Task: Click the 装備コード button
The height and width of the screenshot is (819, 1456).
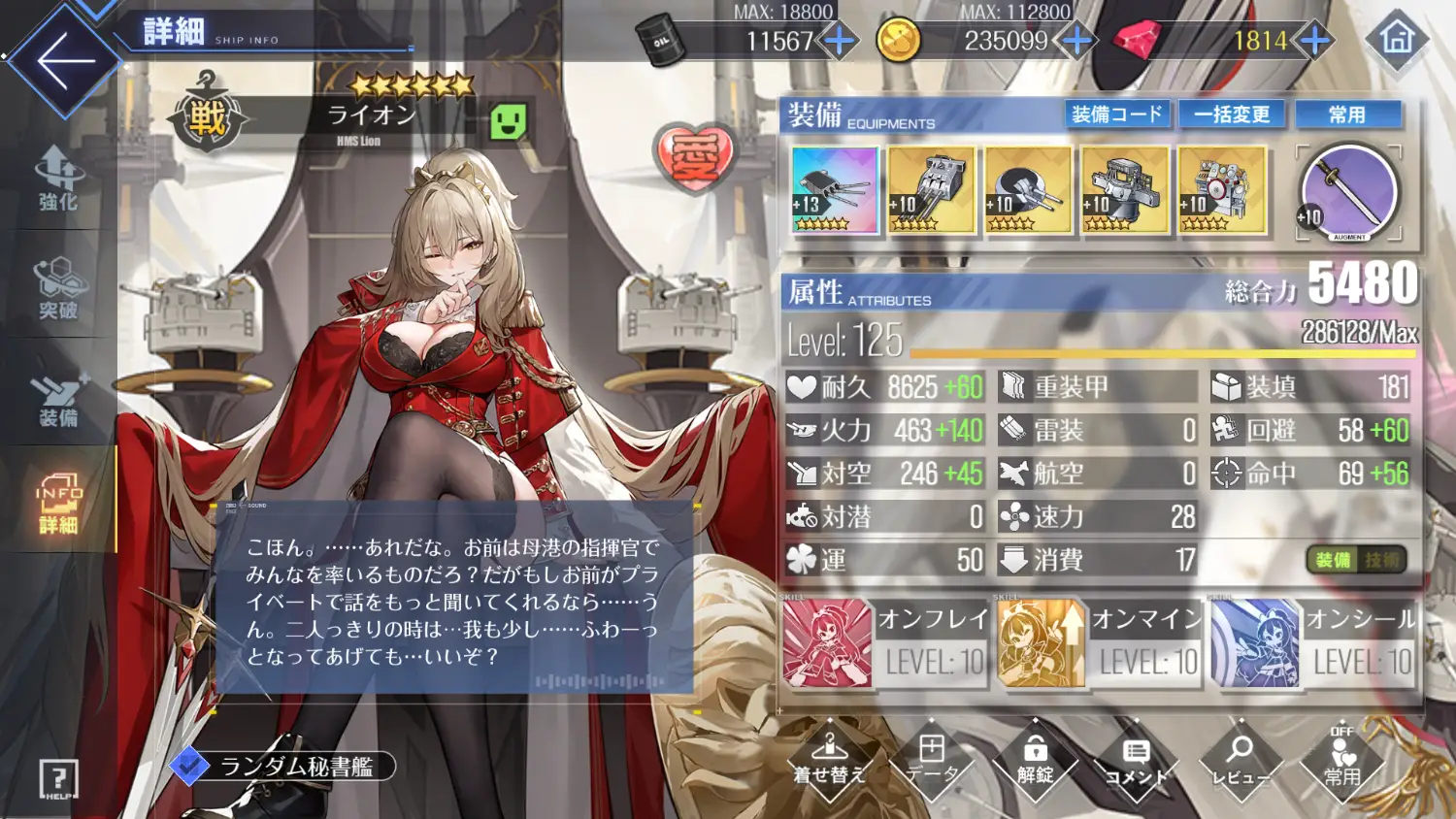Action: point(1116,115)
